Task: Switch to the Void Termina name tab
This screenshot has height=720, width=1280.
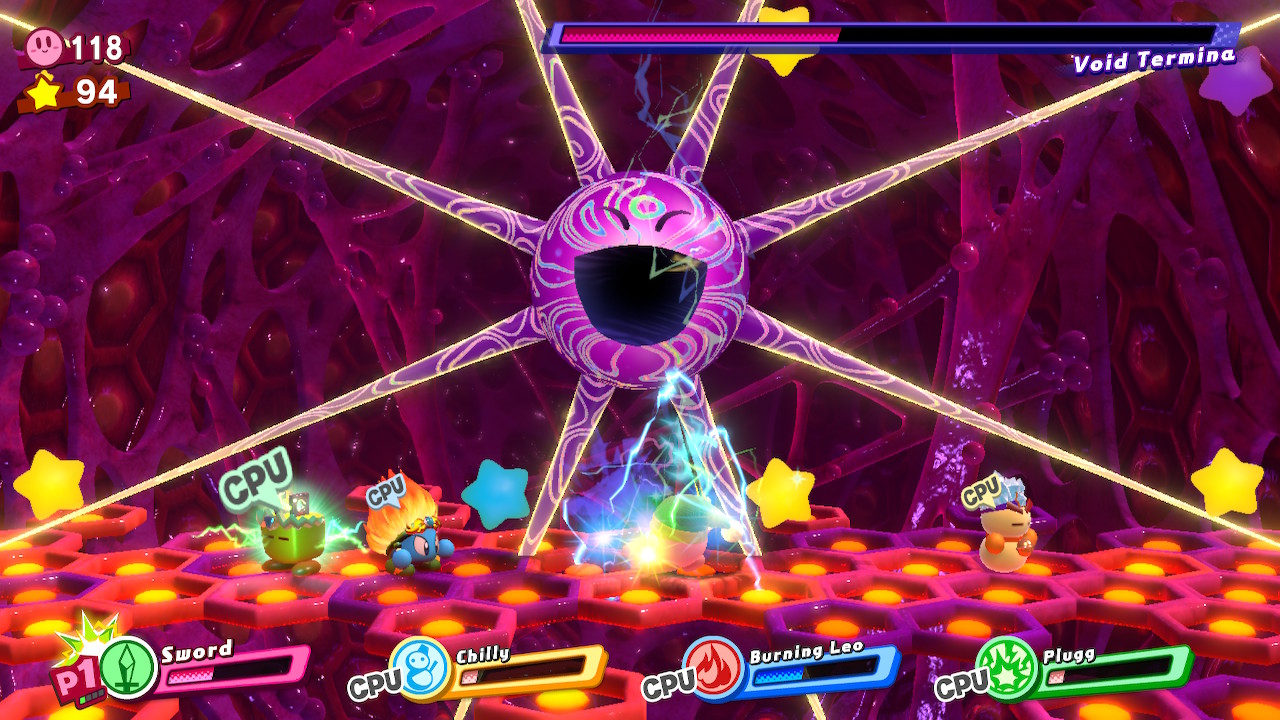Action: tap(1152, 62)
